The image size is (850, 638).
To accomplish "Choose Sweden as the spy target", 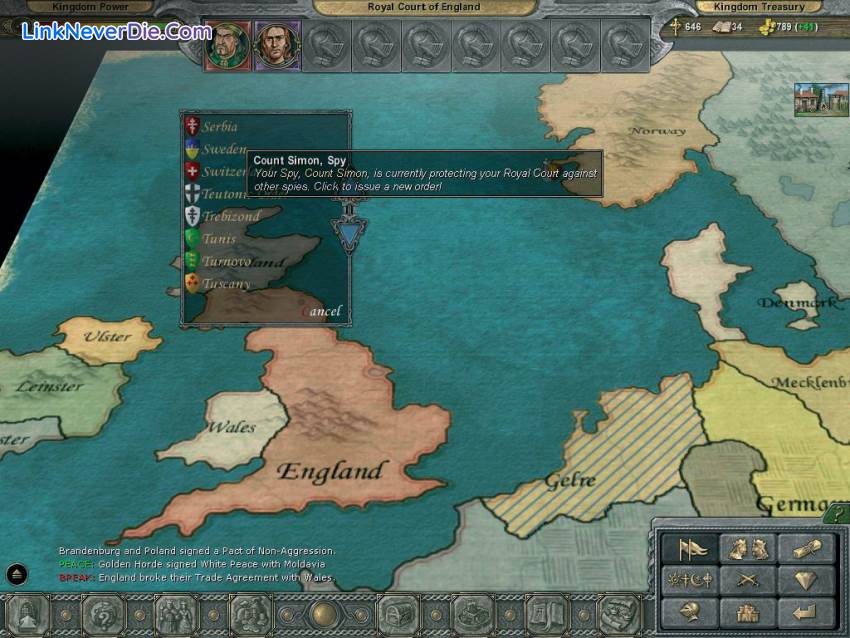I will (223, 149).
